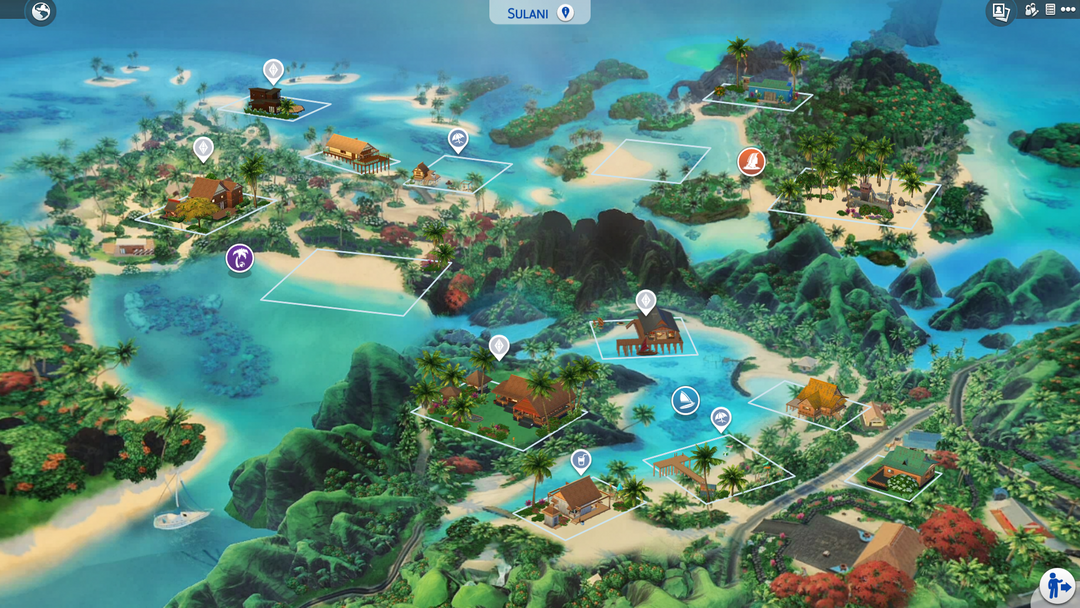
Task: Select the plumbob pin on the small northwest island
Action: (273, 70)
